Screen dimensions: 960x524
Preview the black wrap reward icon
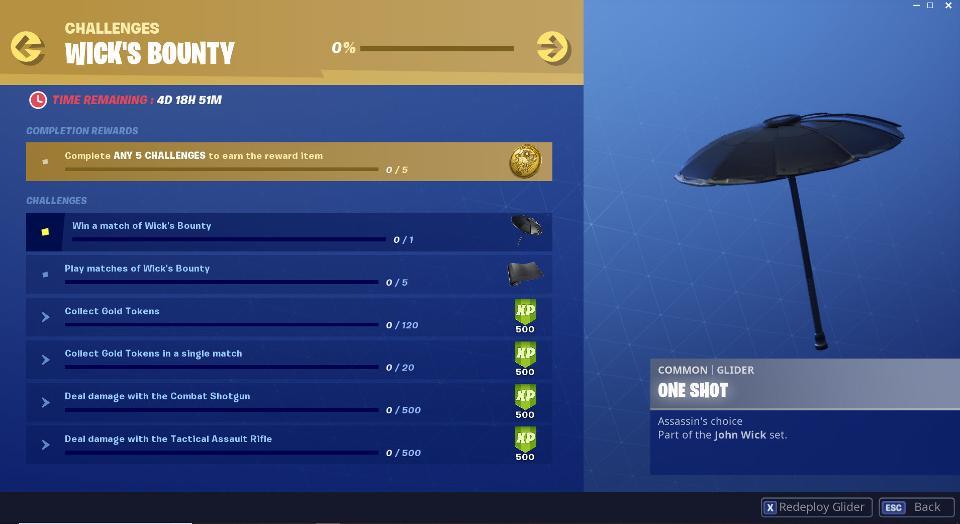point(525,272)
